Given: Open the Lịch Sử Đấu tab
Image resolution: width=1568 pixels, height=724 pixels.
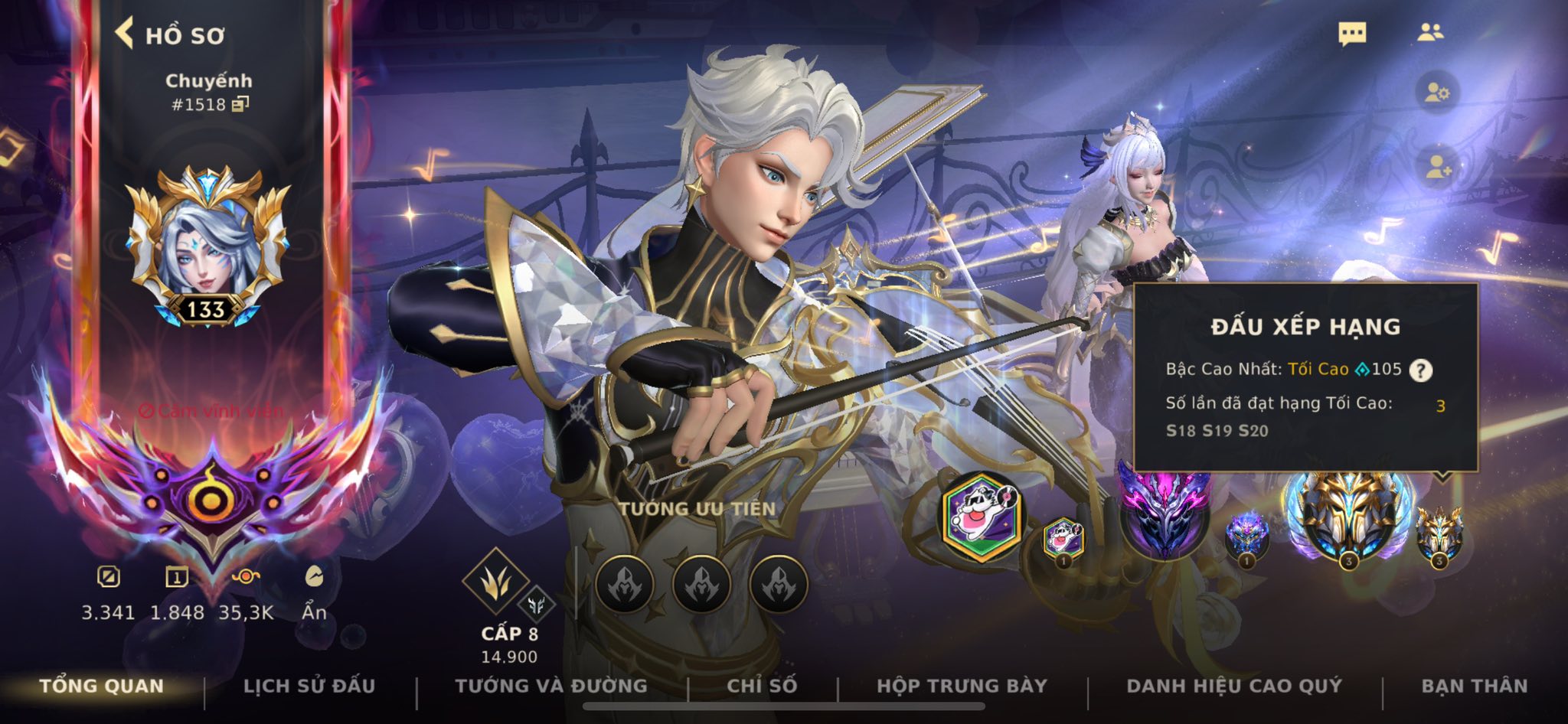Looking at the screenshot, I should click(x=309, y=686).
